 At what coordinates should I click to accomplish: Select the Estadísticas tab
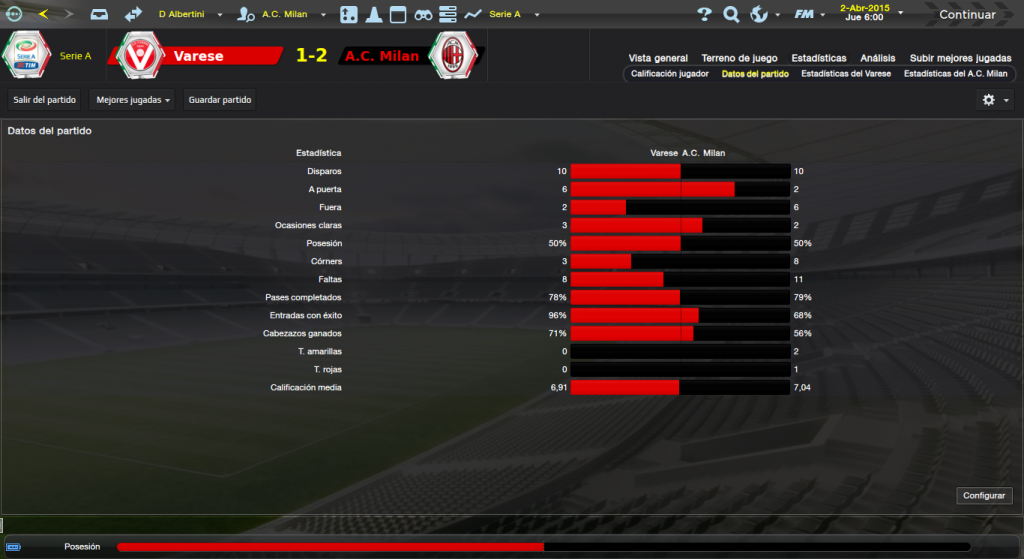point(818,58)
